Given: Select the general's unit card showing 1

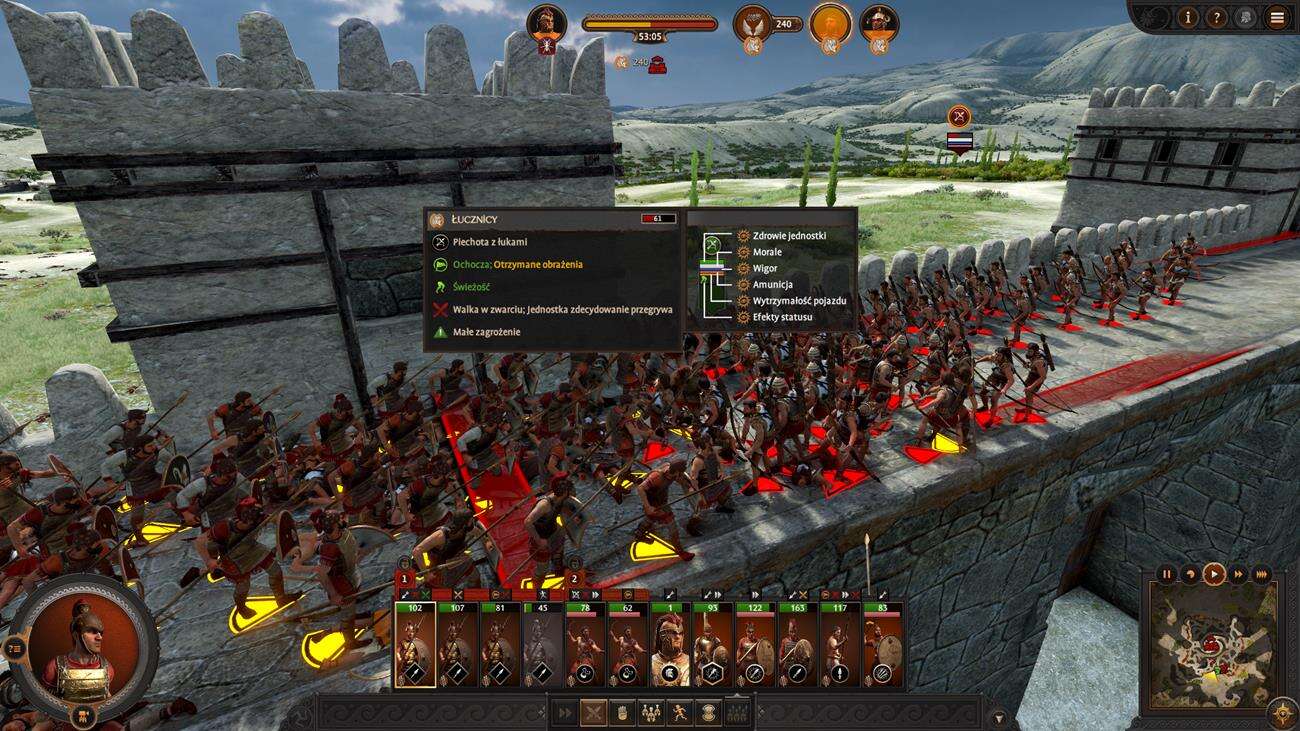Looking at the screenshot, I should tap(670, 645).
